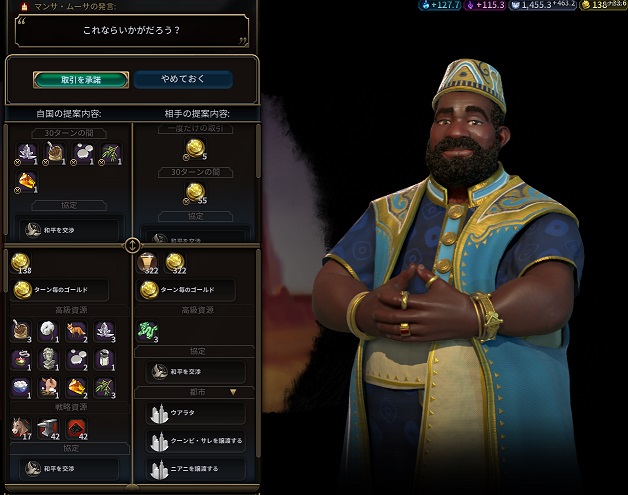This screenshot has width=628, height=495.
Task: Remove the 5 lump-sum gold from their offer
Action: point(194,148)
